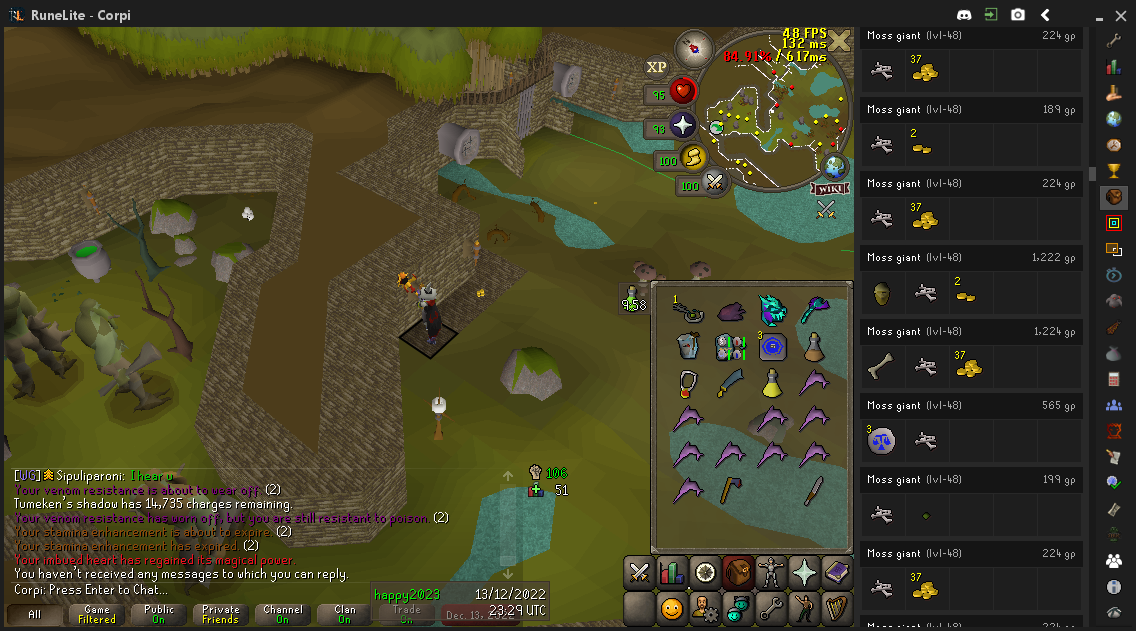The width and height of the screenshot is (1136, 631).
Task: Toggle the Clan chat filter
Action: pos(345,614)
